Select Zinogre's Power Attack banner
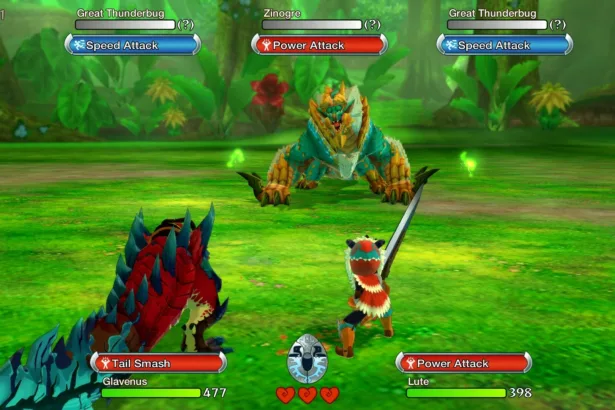Image resolution: width=615 pixels, height=410 pixels. (x=318, y=44)
